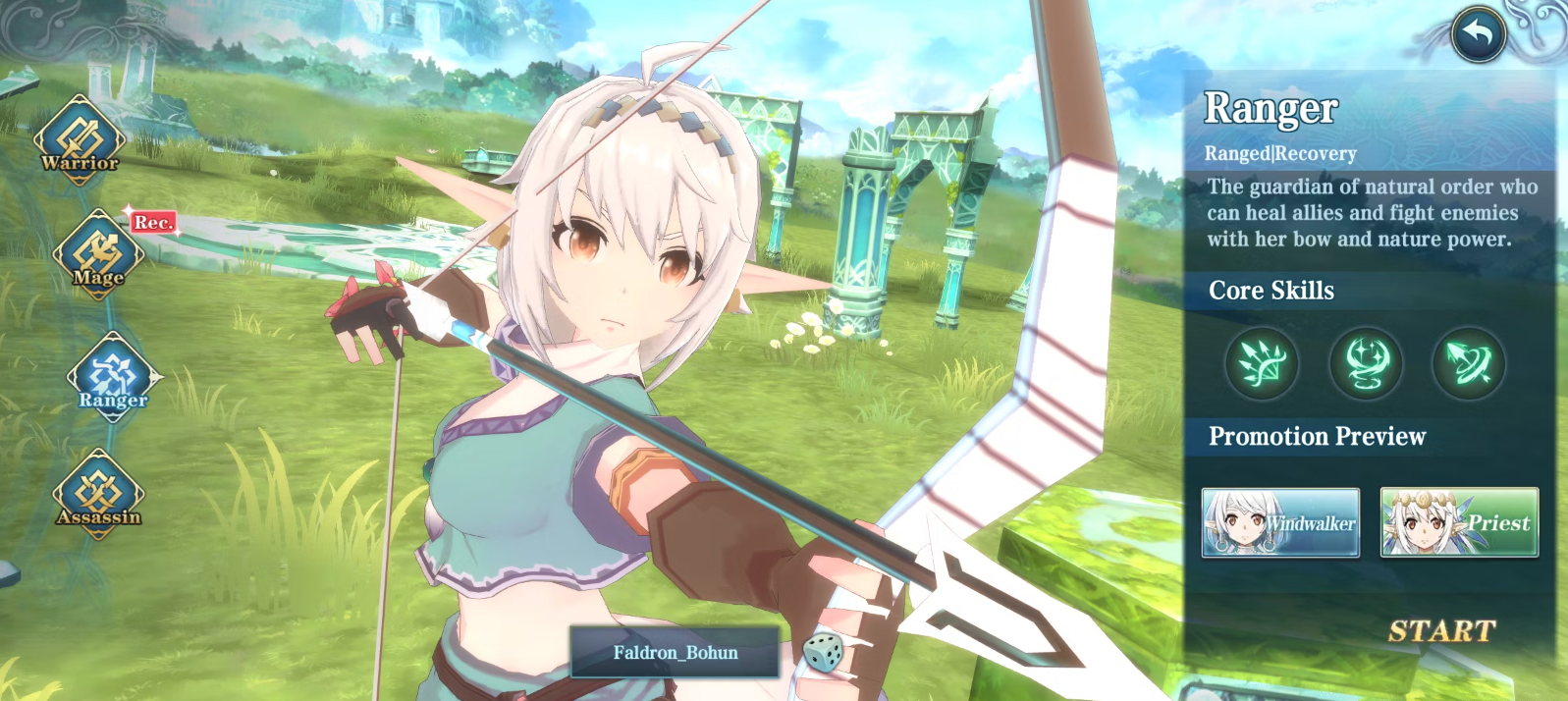The image size is (1568, 701).
Task: Inspect the middle swirling core skill
Action: 1366,363
